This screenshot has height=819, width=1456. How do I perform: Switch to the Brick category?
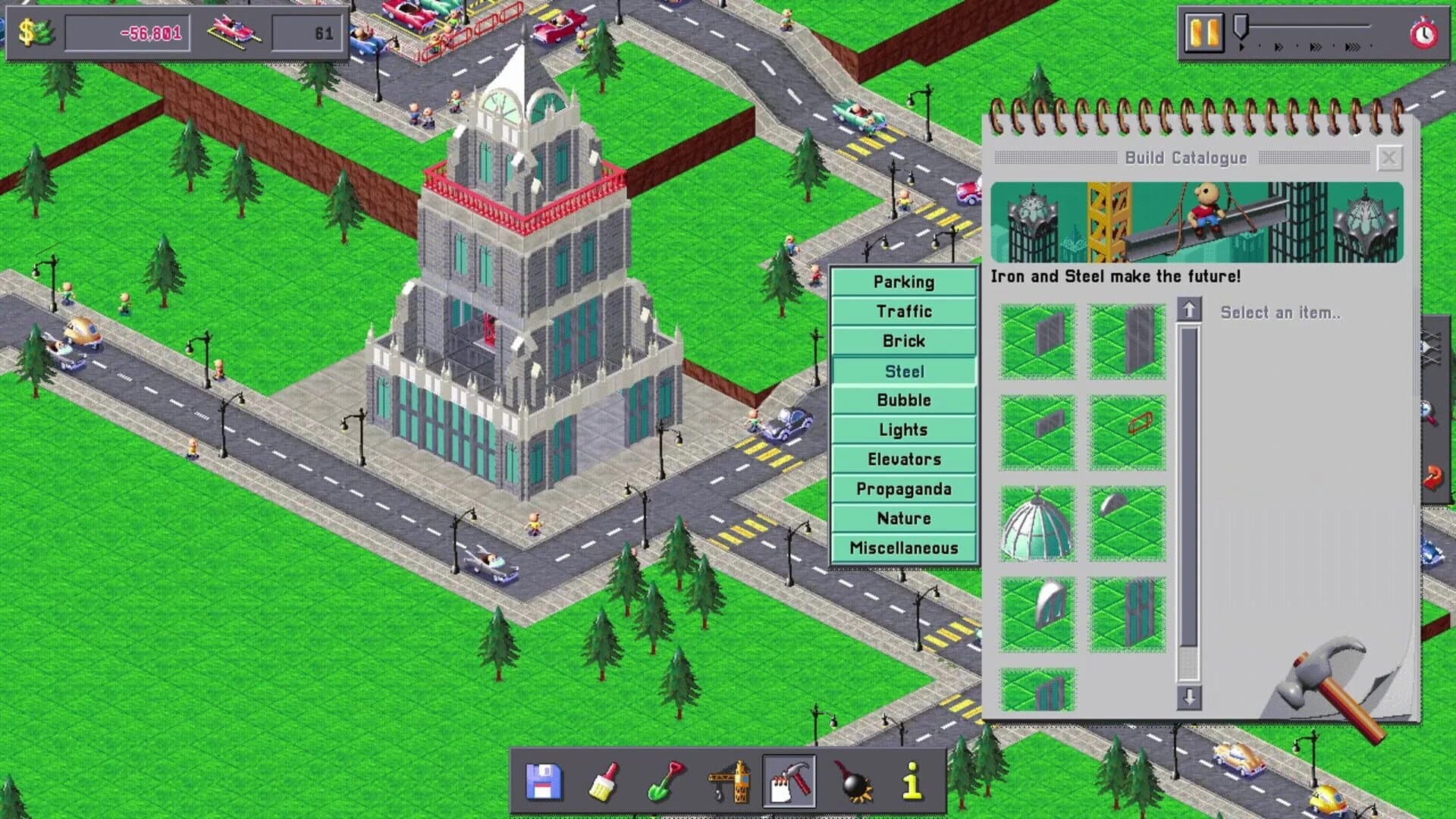[x=903, y=340]
